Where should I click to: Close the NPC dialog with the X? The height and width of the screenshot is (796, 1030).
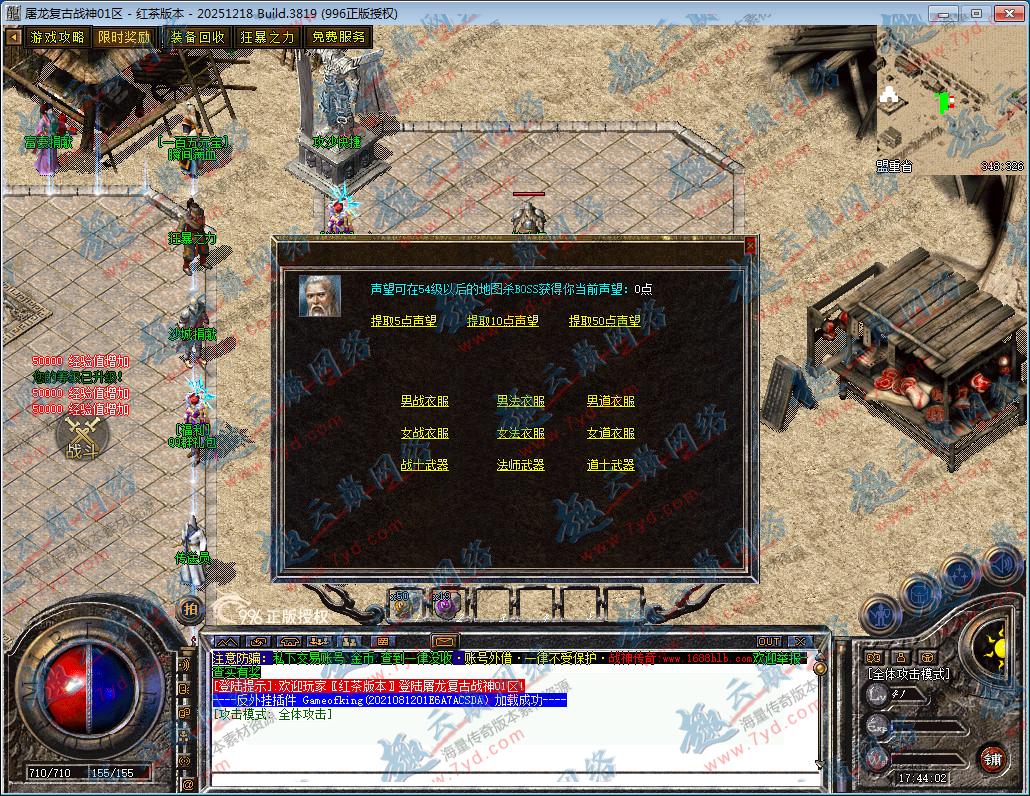click(x=751, y=244)
